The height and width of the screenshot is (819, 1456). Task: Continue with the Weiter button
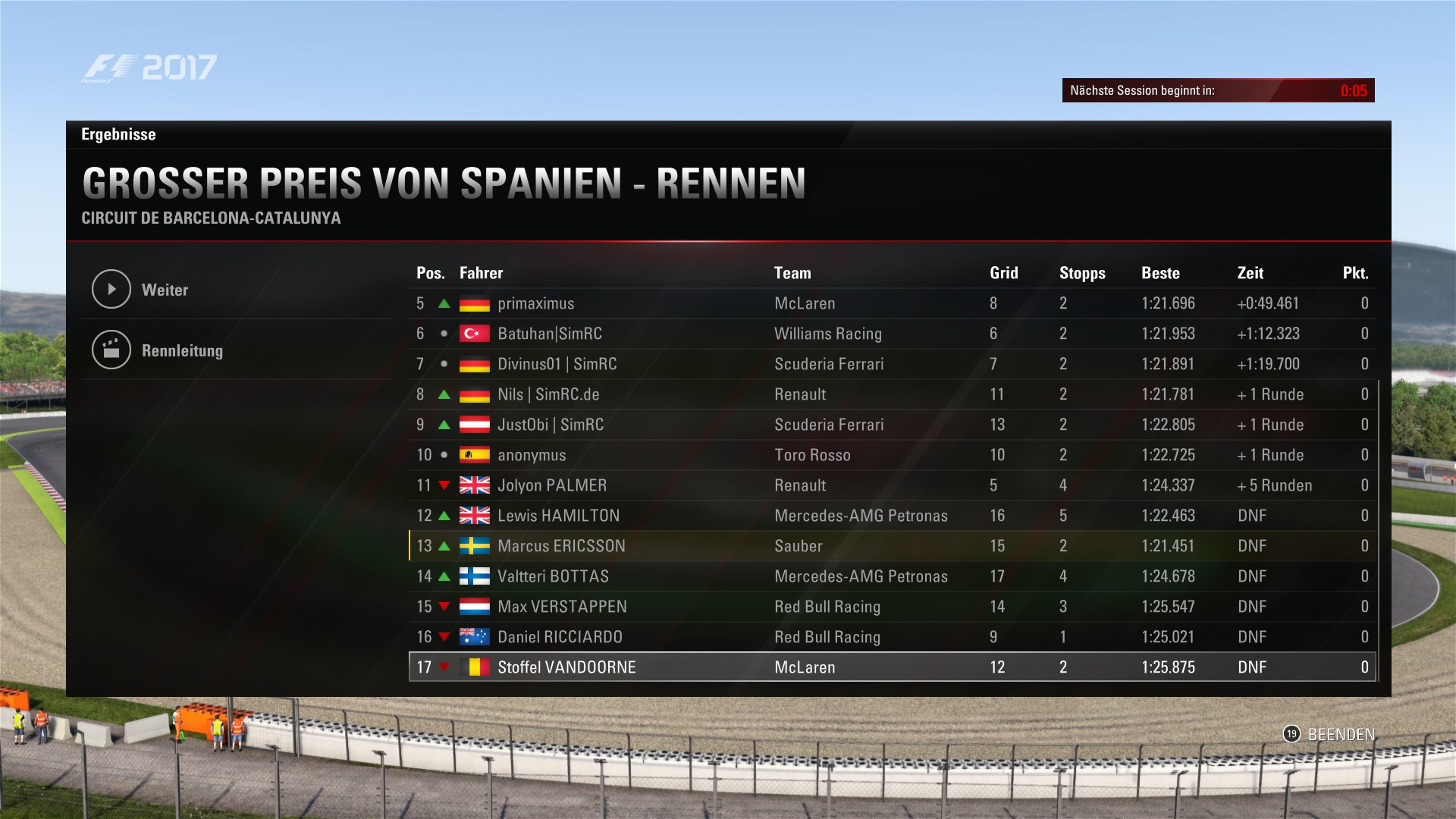165,290
